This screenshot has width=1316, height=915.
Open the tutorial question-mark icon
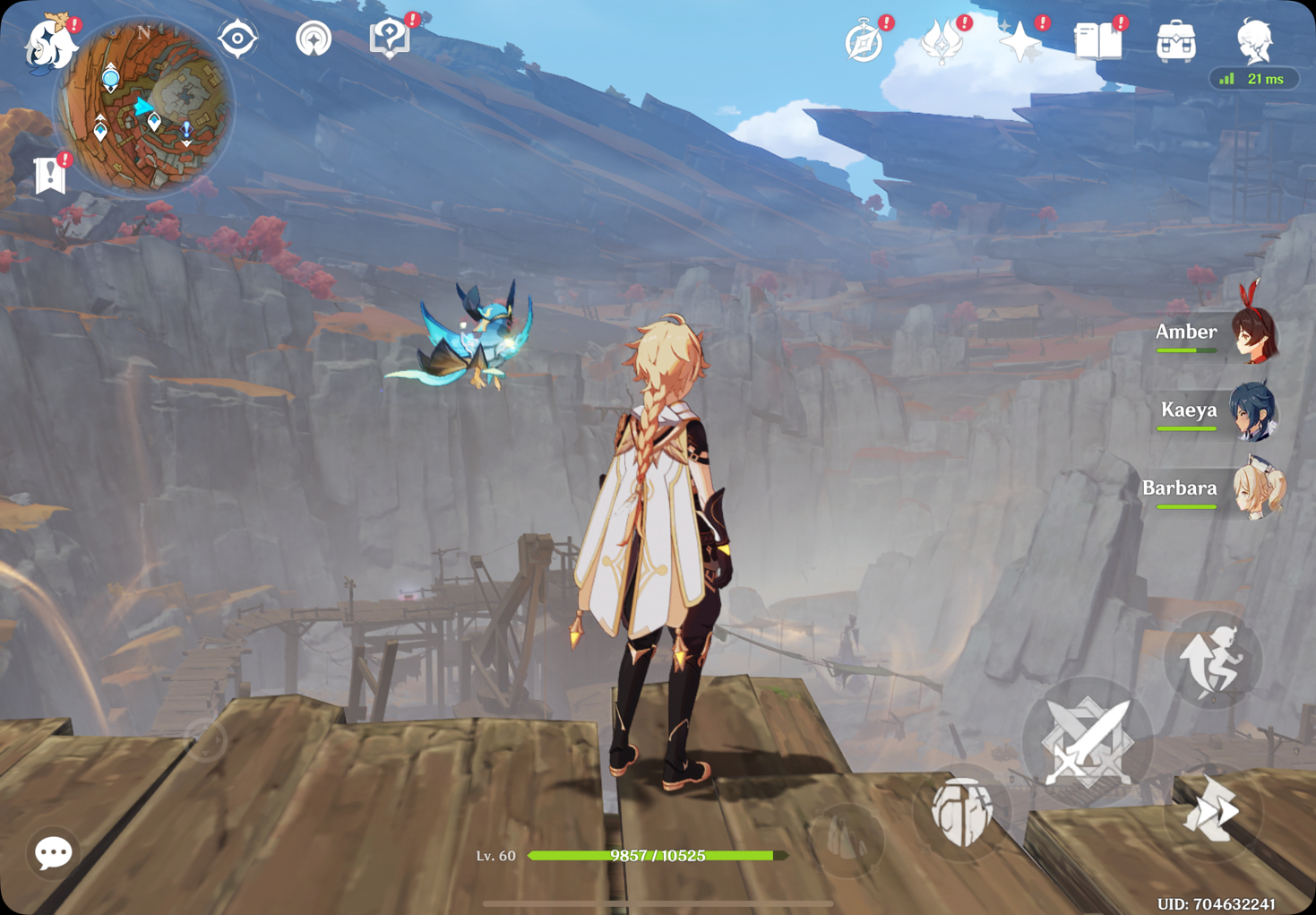390,39
